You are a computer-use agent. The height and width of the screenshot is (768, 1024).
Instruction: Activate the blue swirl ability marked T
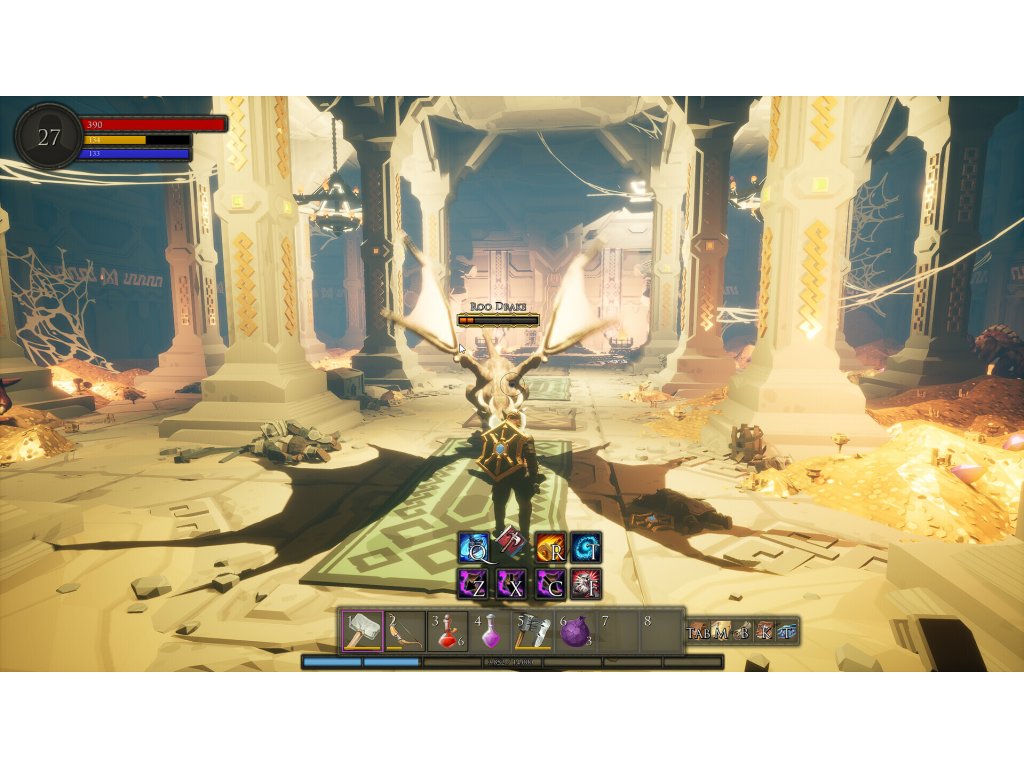coord(587,548)
